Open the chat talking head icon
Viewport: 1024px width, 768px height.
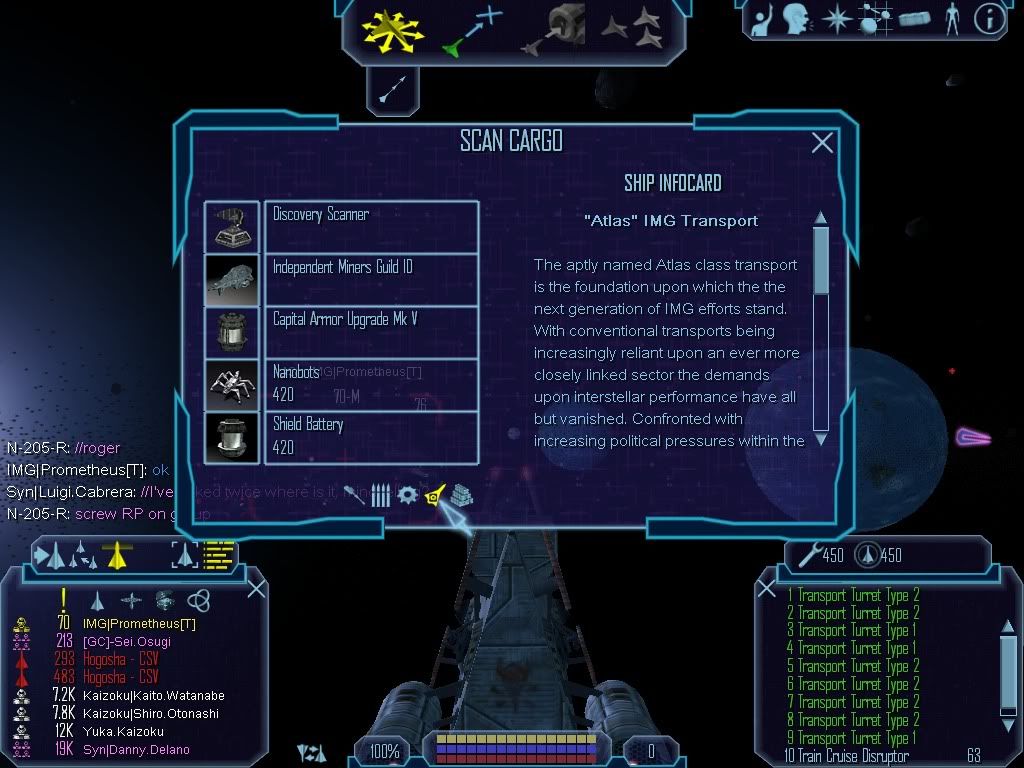click(795, 19)
